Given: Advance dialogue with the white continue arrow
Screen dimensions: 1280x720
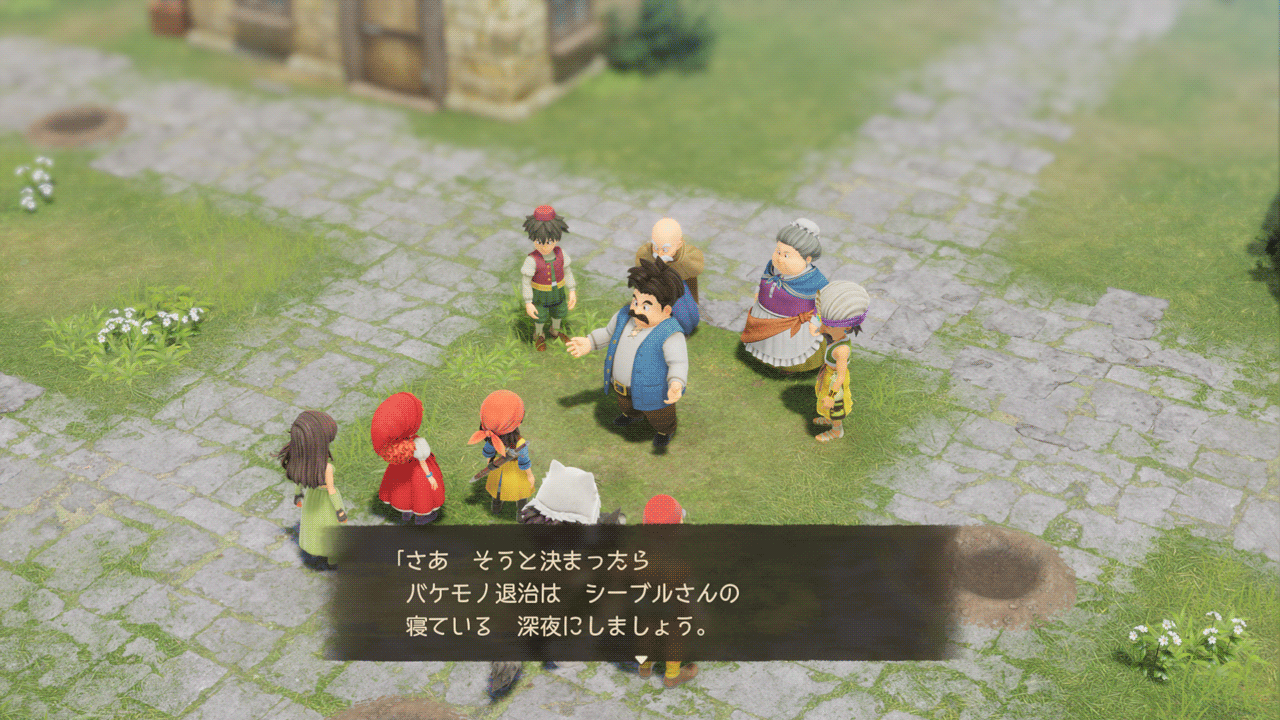Looking at the screenshot, I should (x=642, y=660).
